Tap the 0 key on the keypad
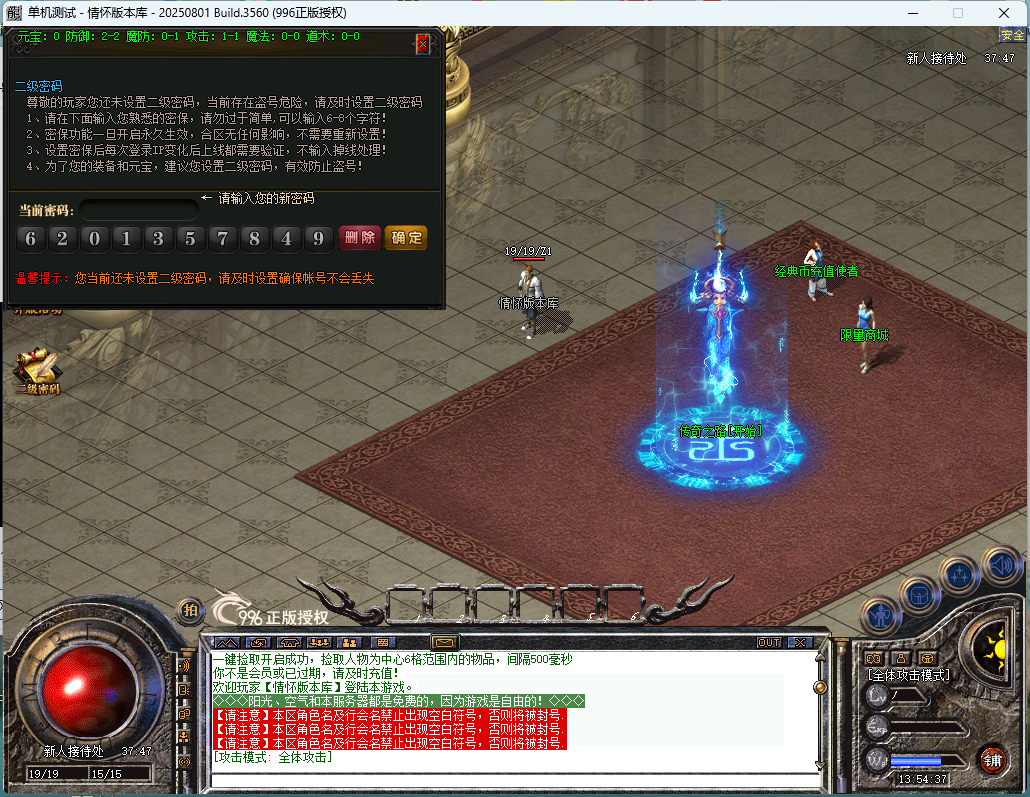 click(95, 238)
